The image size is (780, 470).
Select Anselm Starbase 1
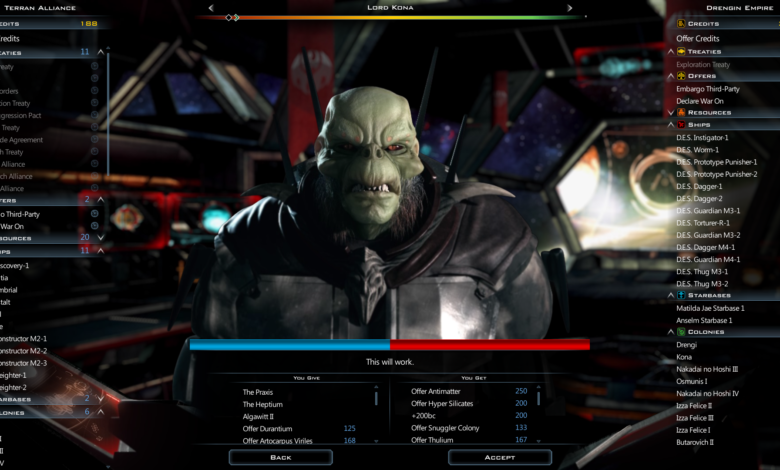click(703, 320)
